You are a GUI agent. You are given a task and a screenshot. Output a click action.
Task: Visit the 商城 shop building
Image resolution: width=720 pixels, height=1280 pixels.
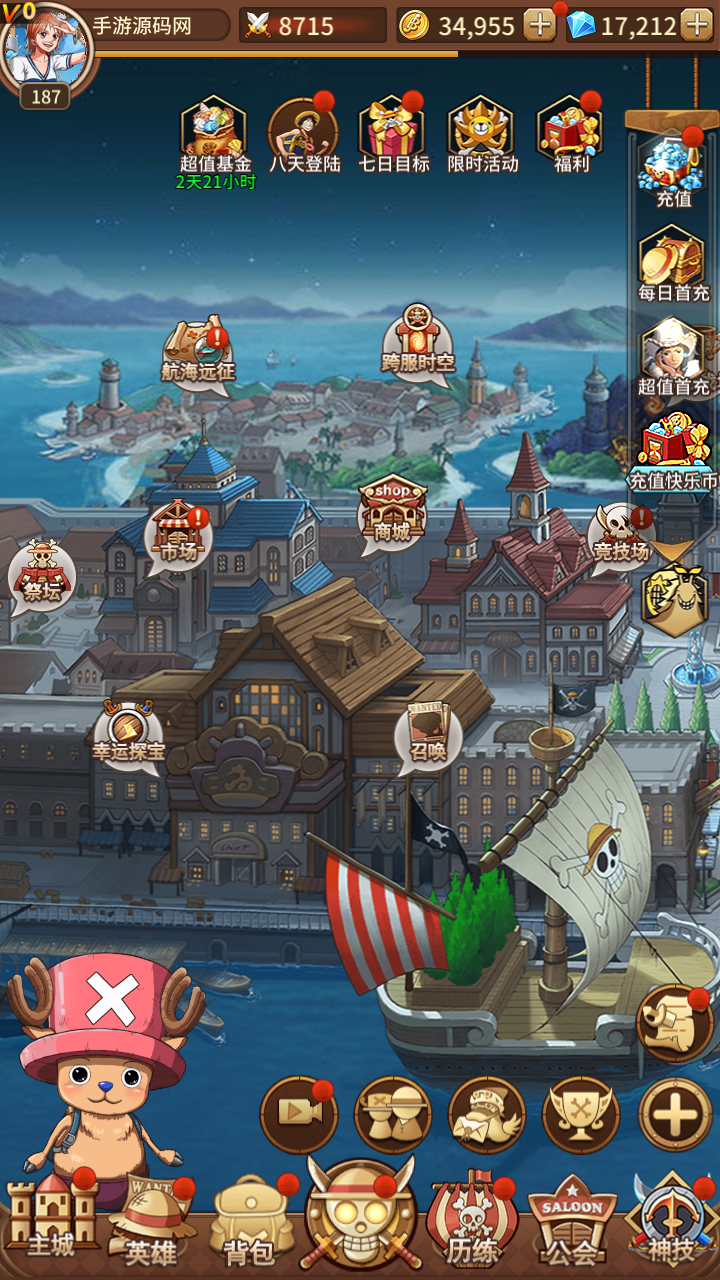pyautogui.click(x=392, y=512)
